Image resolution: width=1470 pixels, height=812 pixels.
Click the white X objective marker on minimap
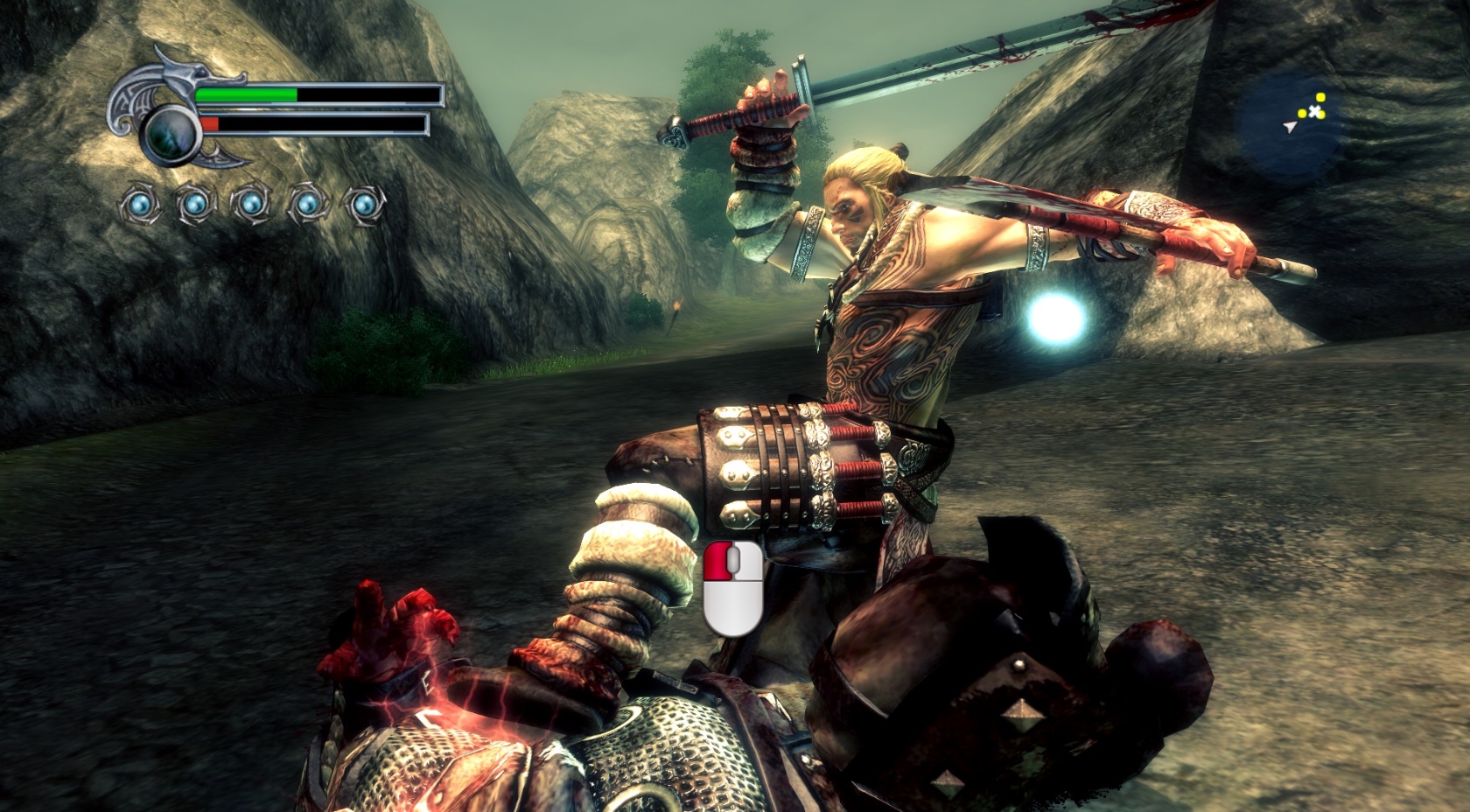[1315, 110]
